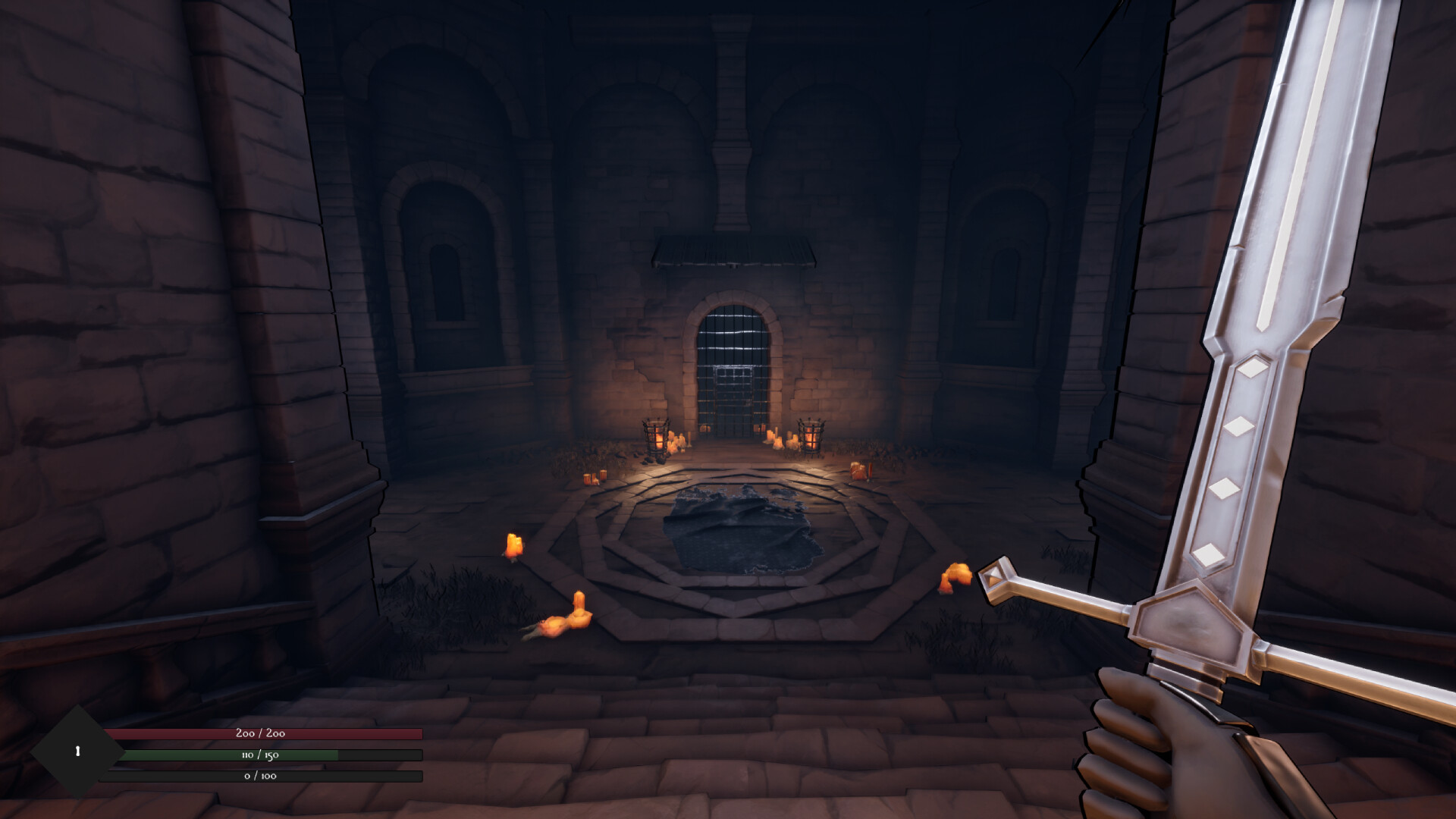Click the empty 0/100 resource bar
Screen dimensions: 1456x819
click(258, 776)
